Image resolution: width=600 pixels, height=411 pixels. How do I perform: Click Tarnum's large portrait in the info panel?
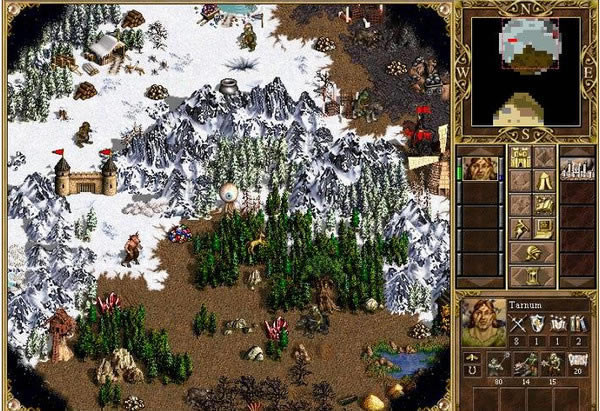483,322
